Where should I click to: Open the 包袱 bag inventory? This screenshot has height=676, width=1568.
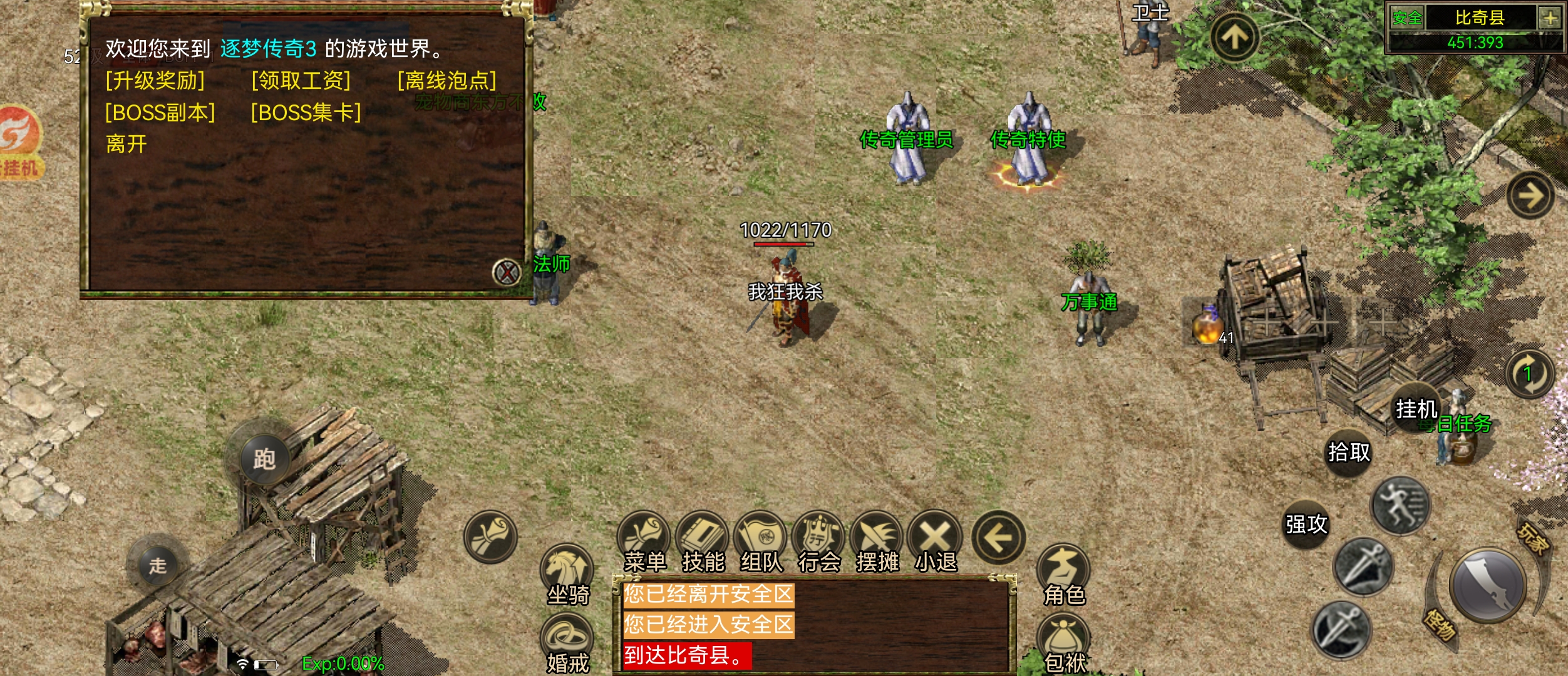(1064, 643)
